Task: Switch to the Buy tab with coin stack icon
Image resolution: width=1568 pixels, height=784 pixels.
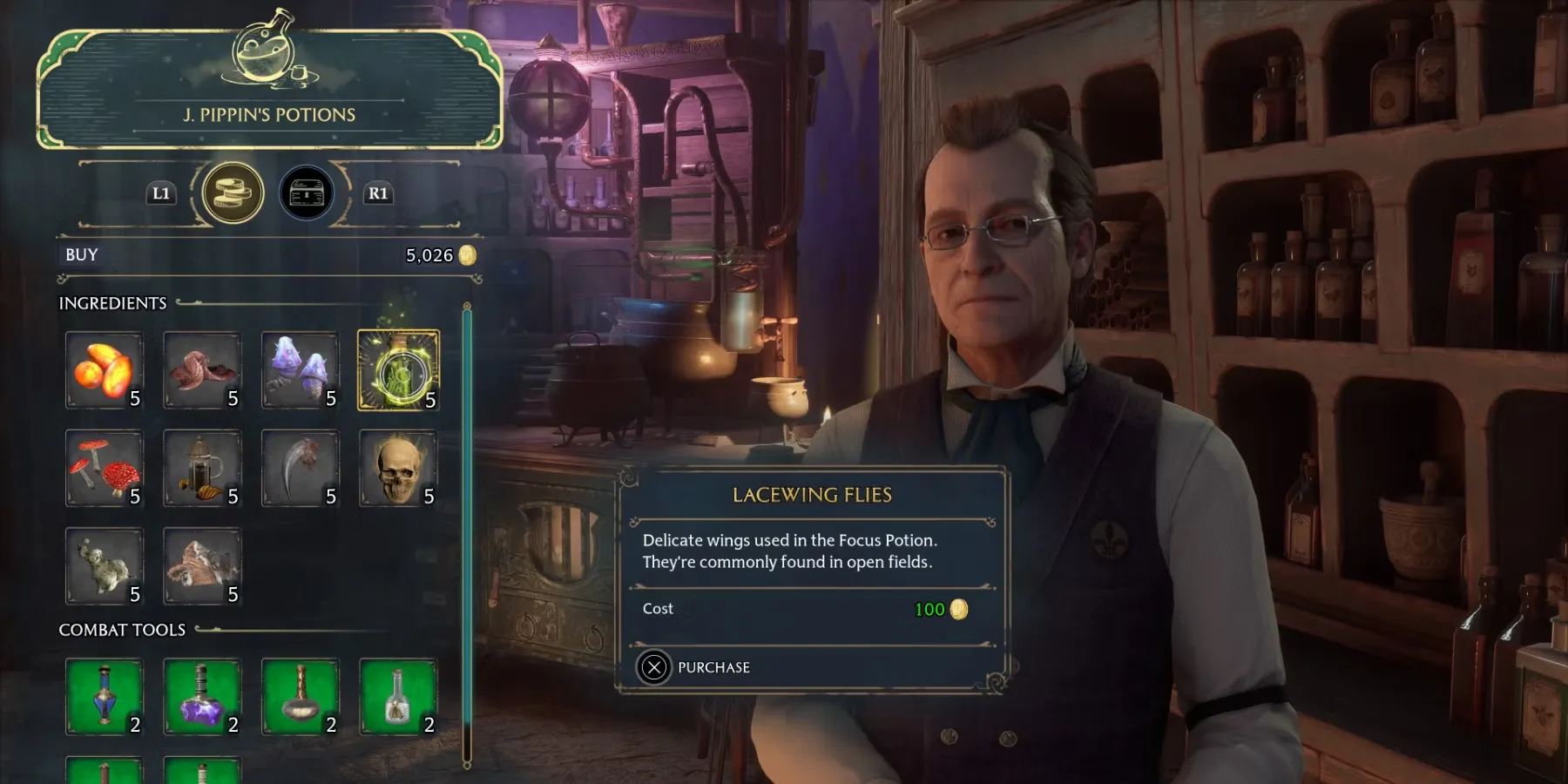Action: (233, 193)
